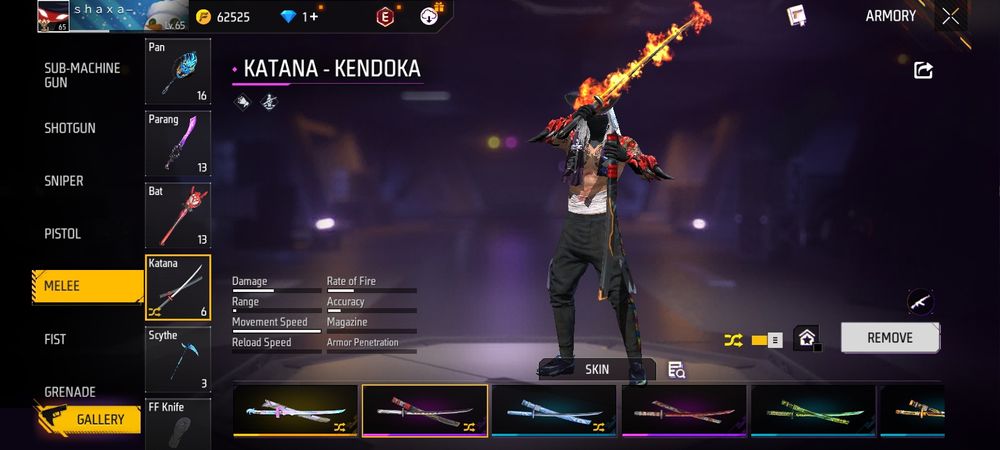Switch to Sub-Machine Gun category
Image resolution: width=1000 pixels, height=450 pixels.
[x=82, y=75]
